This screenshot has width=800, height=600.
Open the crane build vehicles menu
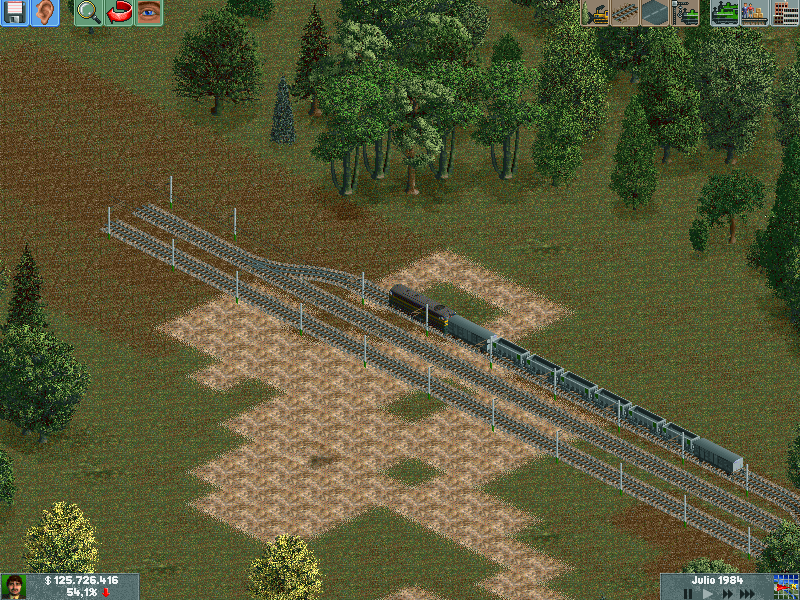tap(685, 13)
